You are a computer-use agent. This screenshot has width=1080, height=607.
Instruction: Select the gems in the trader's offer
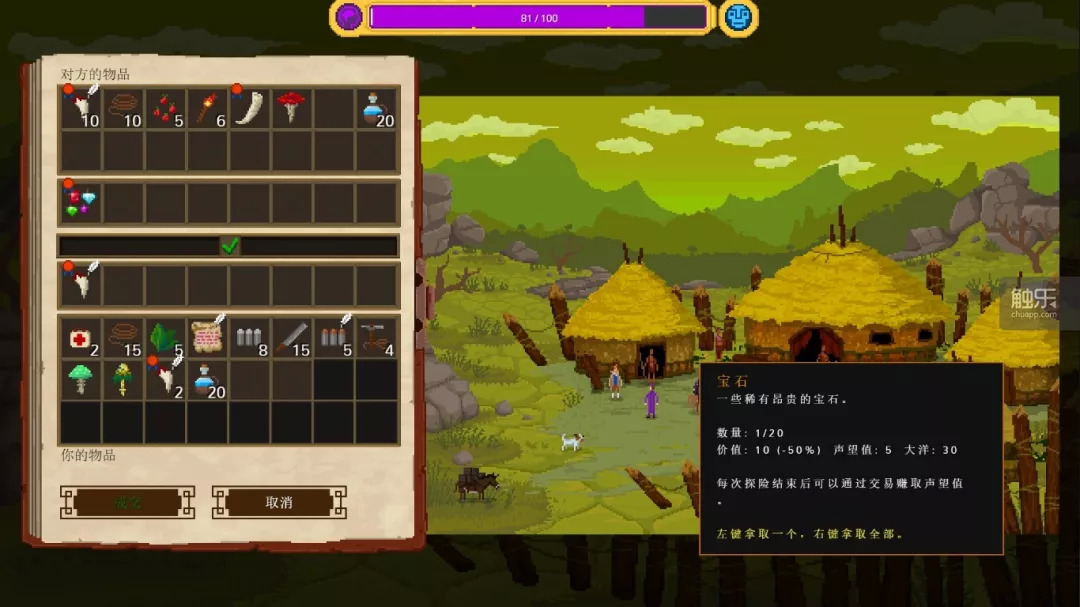coord(80,202)
